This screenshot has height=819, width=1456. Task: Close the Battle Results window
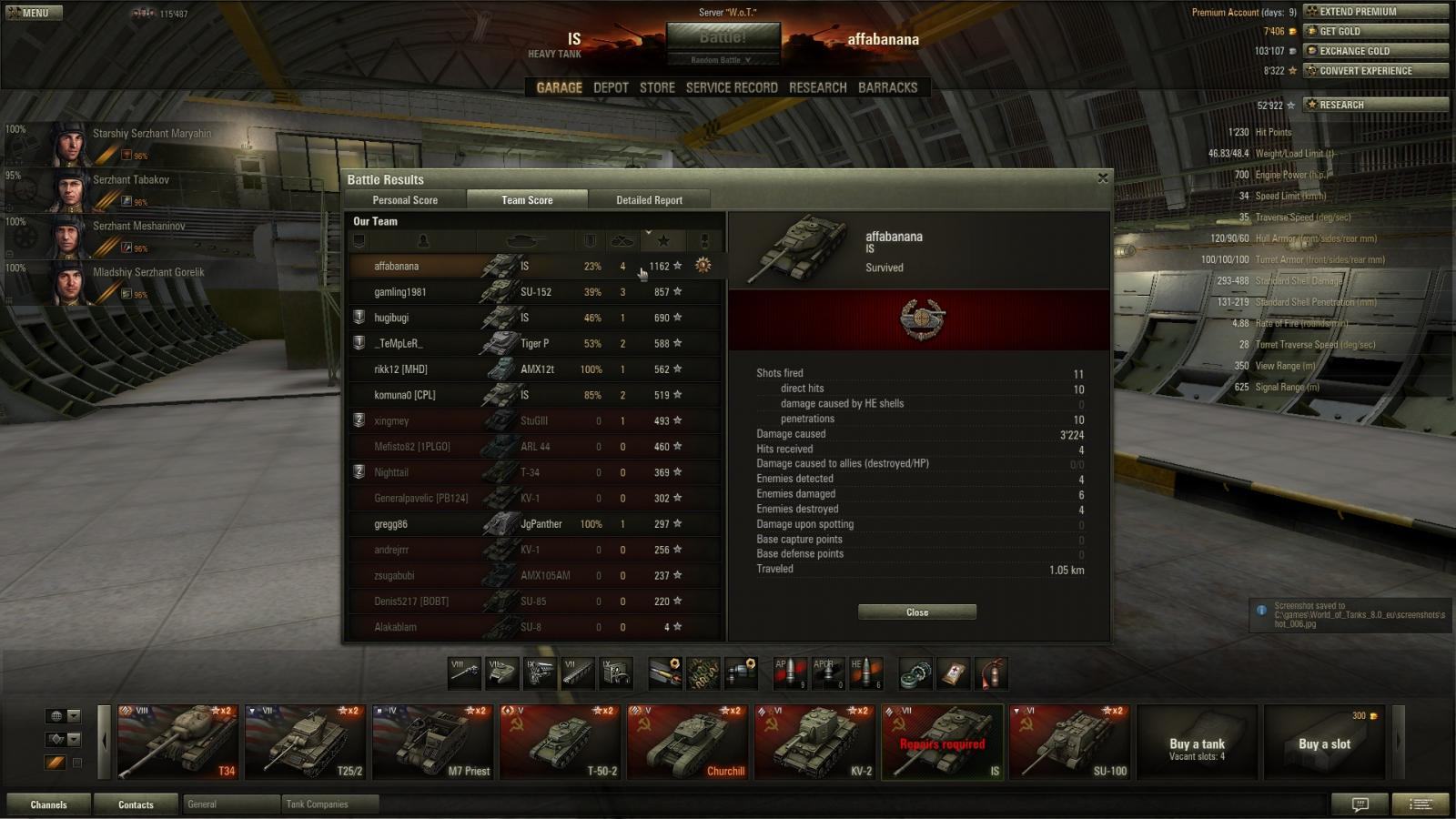(1103, 178)
